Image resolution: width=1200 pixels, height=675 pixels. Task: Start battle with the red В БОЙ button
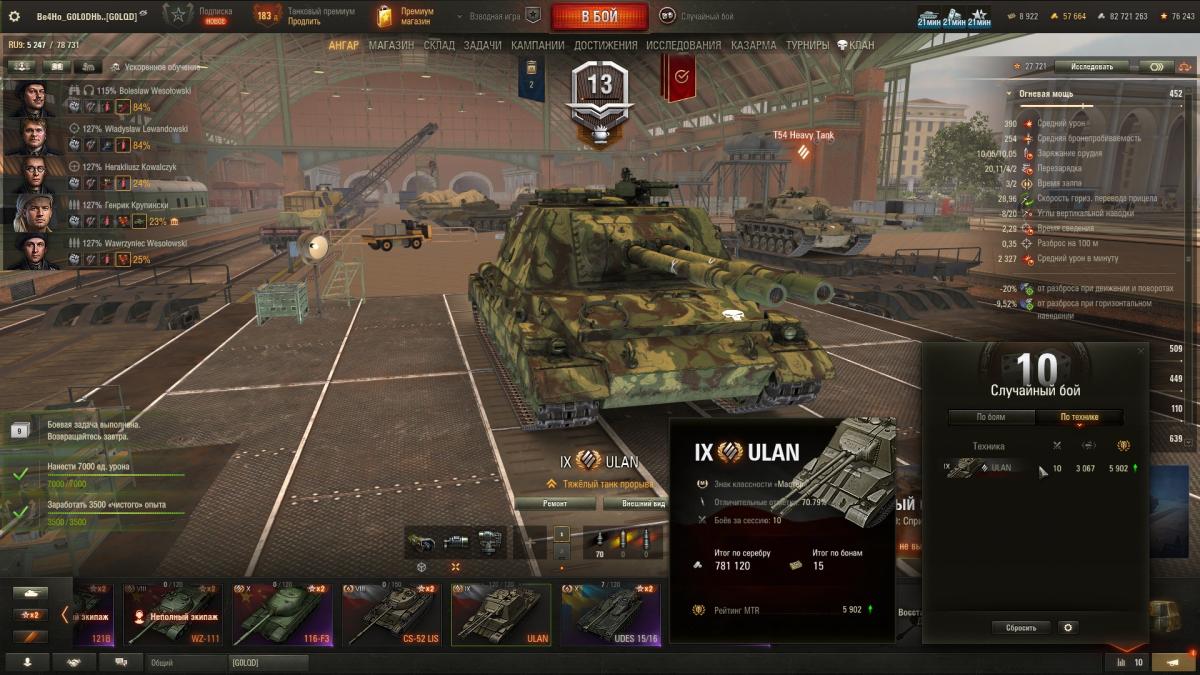(x=599, y=16)
